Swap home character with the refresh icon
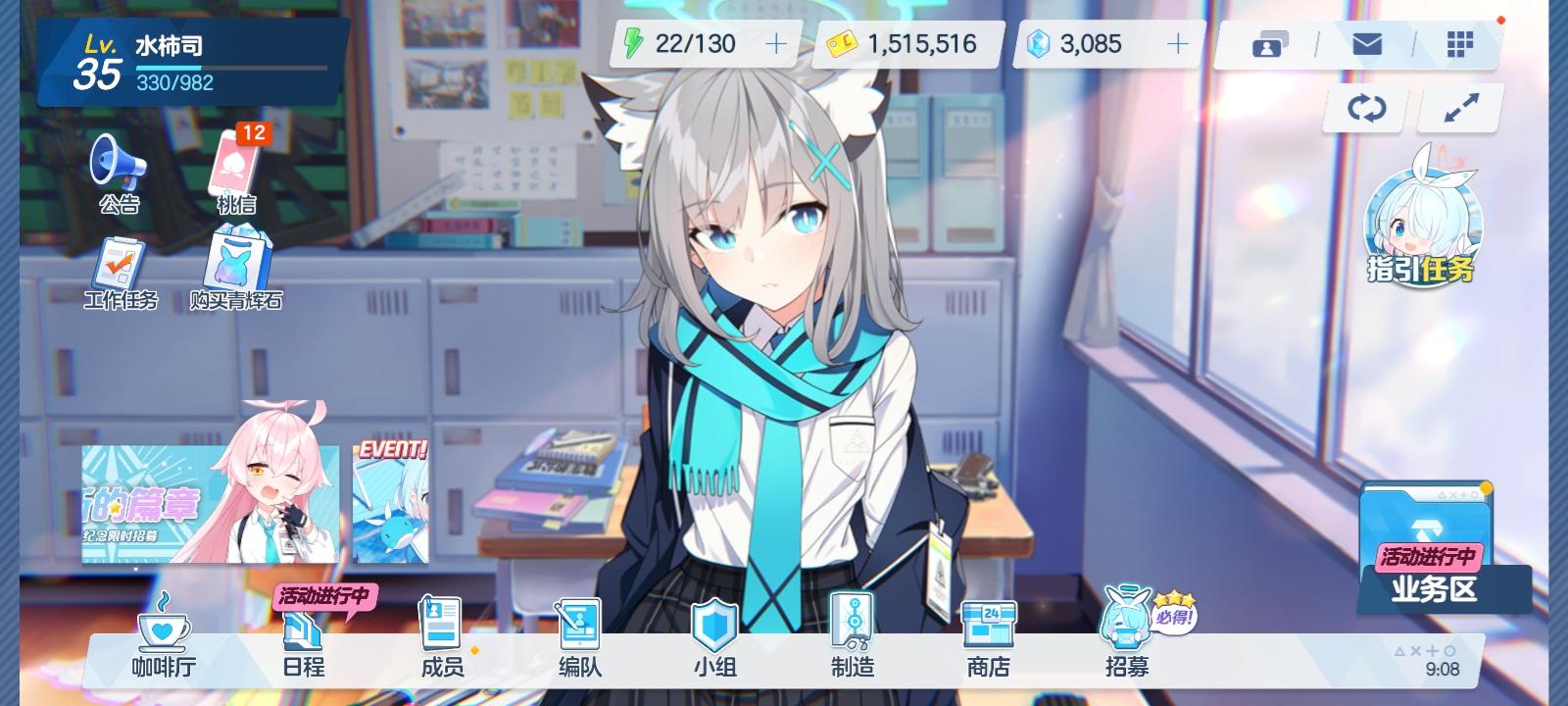Viewport: 1568px width, 706px height. (1365, 108)
